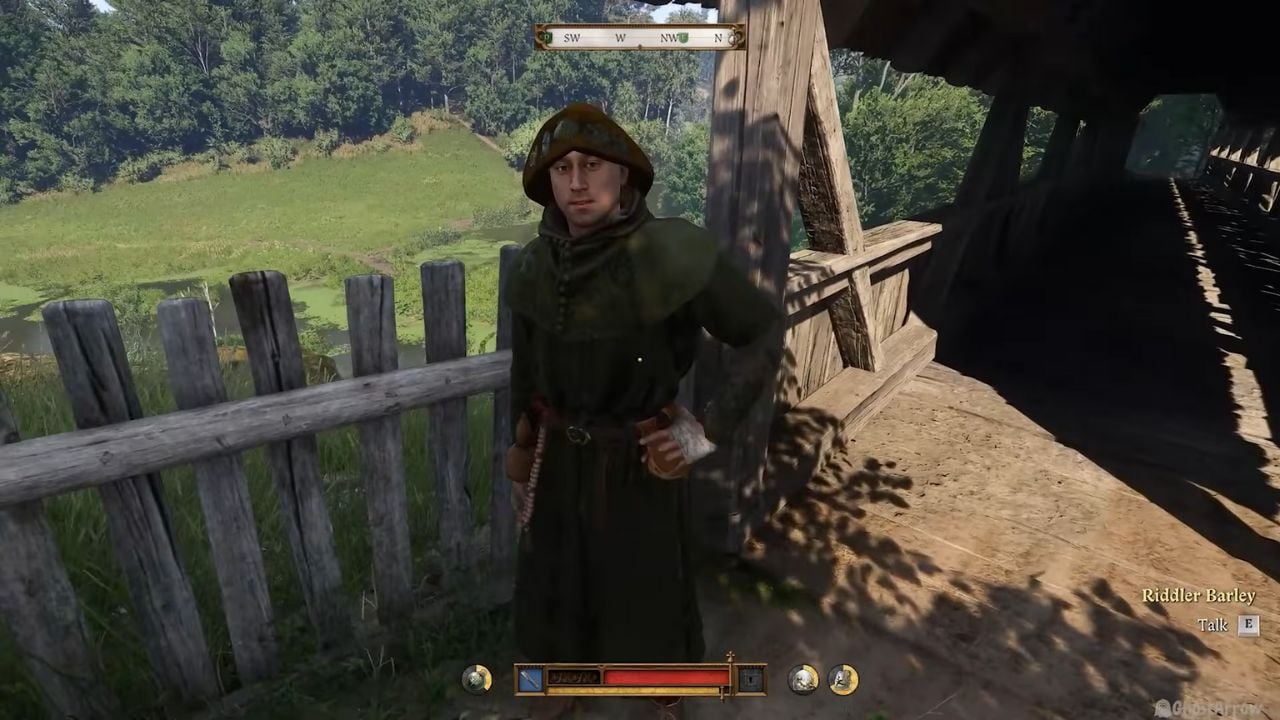Select the green quest marker near NW

click(x=683, y=37)
